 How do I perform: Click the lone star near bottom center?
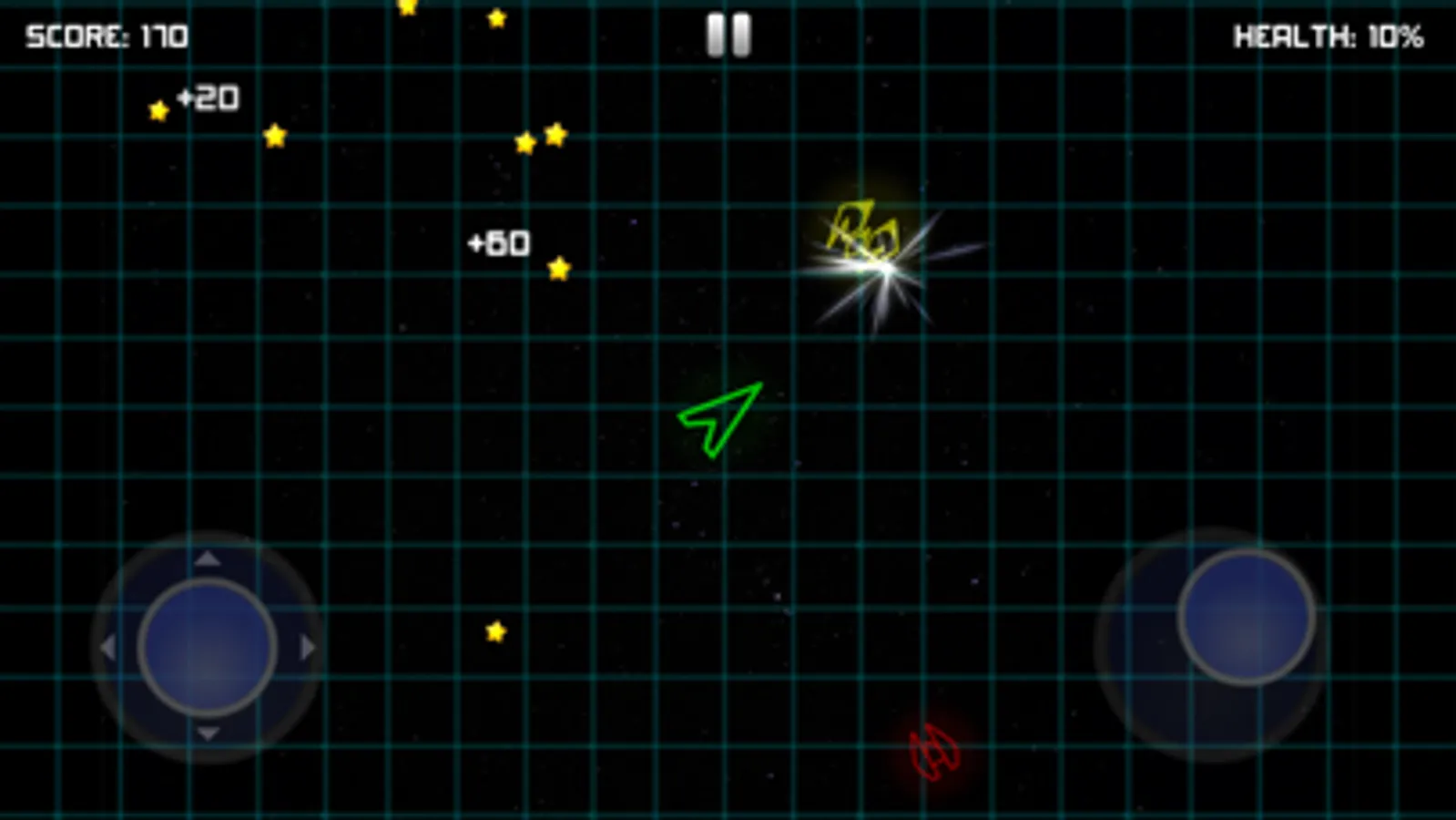click(496, 630)
